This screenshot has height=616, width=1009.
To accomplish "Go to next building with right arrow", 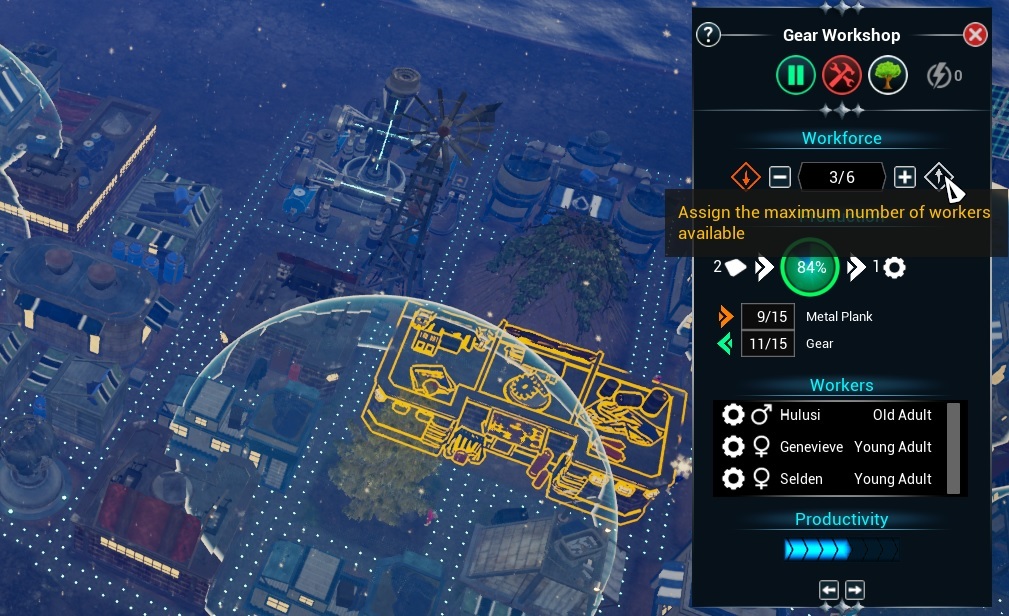I will pos(854,590).
